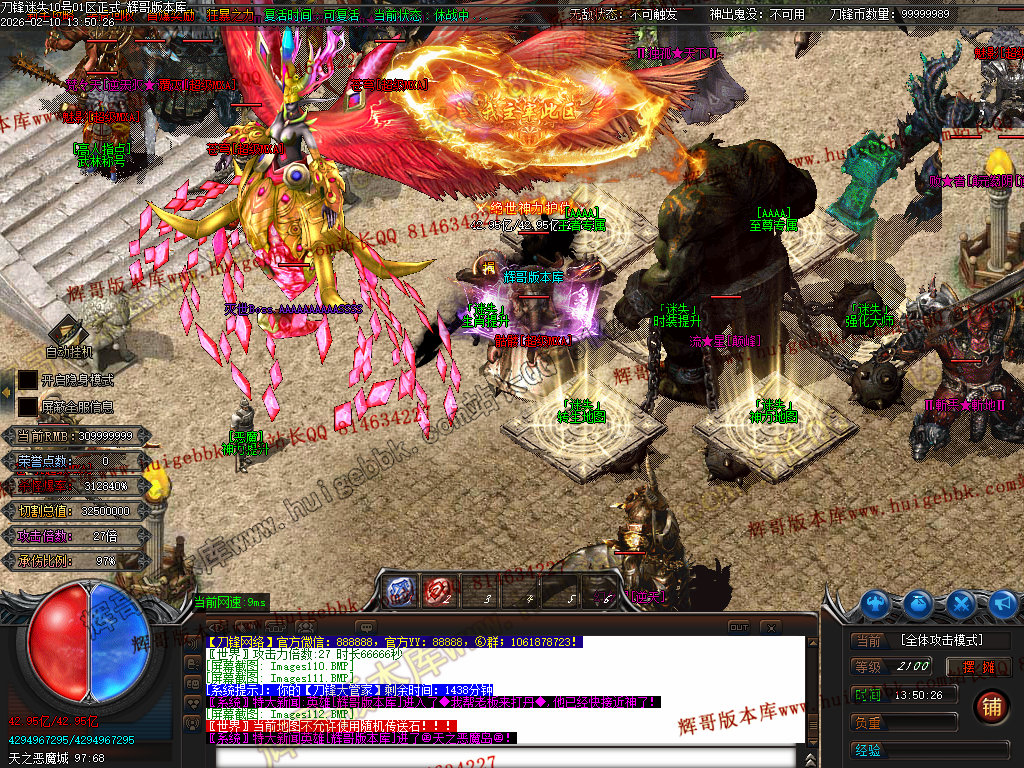Image resolution: width=1024 pixels, height=768 pixels.
Task: Open the bag from the blue pouch button
Action: 919,604
